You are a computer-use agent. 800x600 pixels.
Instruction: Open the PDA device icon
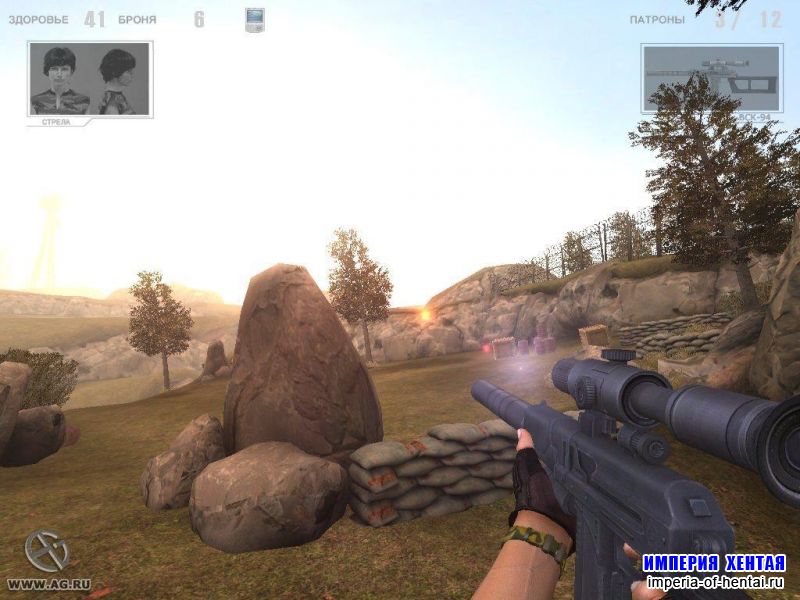tap(255, 20)
